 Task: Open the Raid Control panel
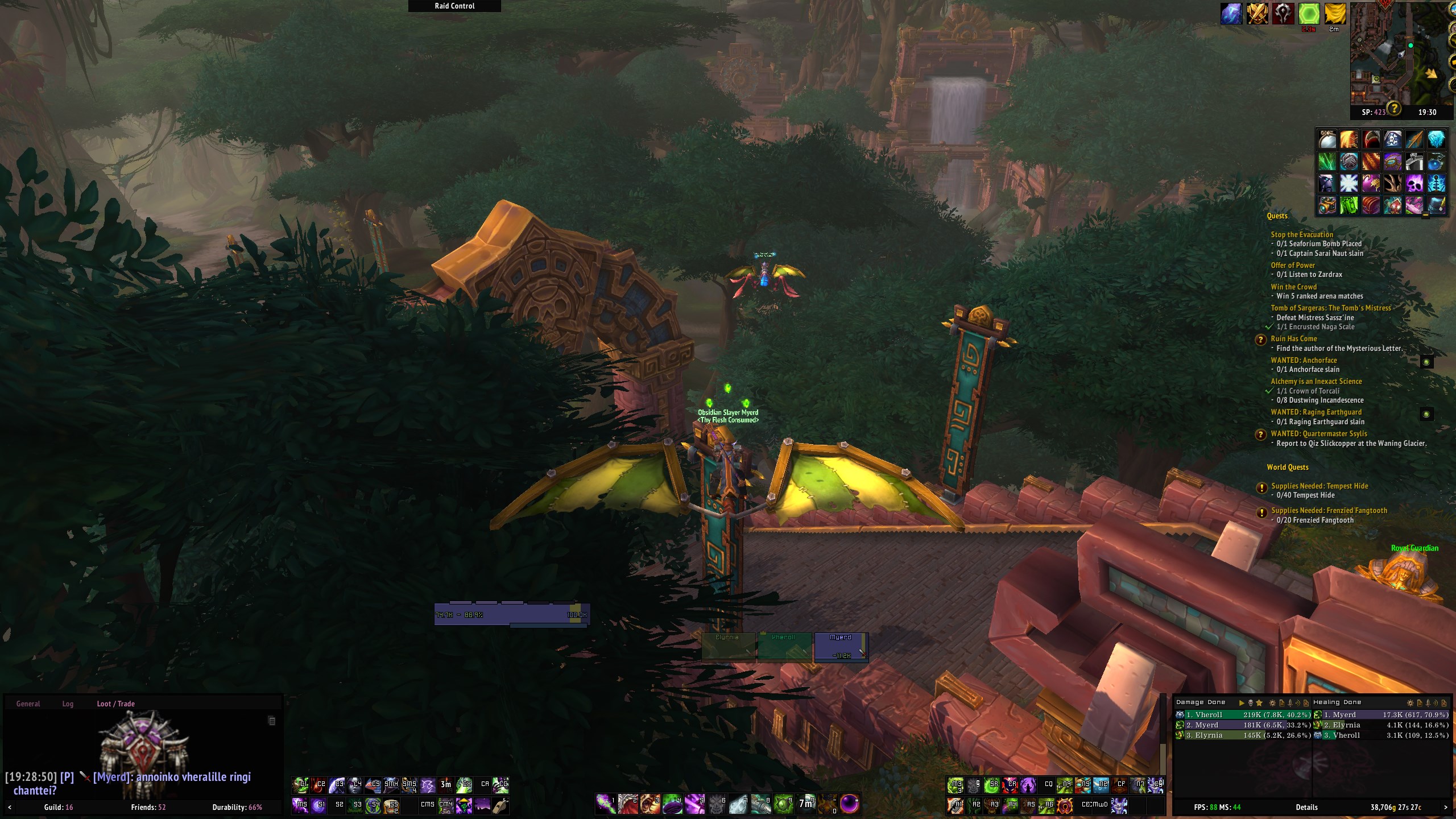[454, 6]
